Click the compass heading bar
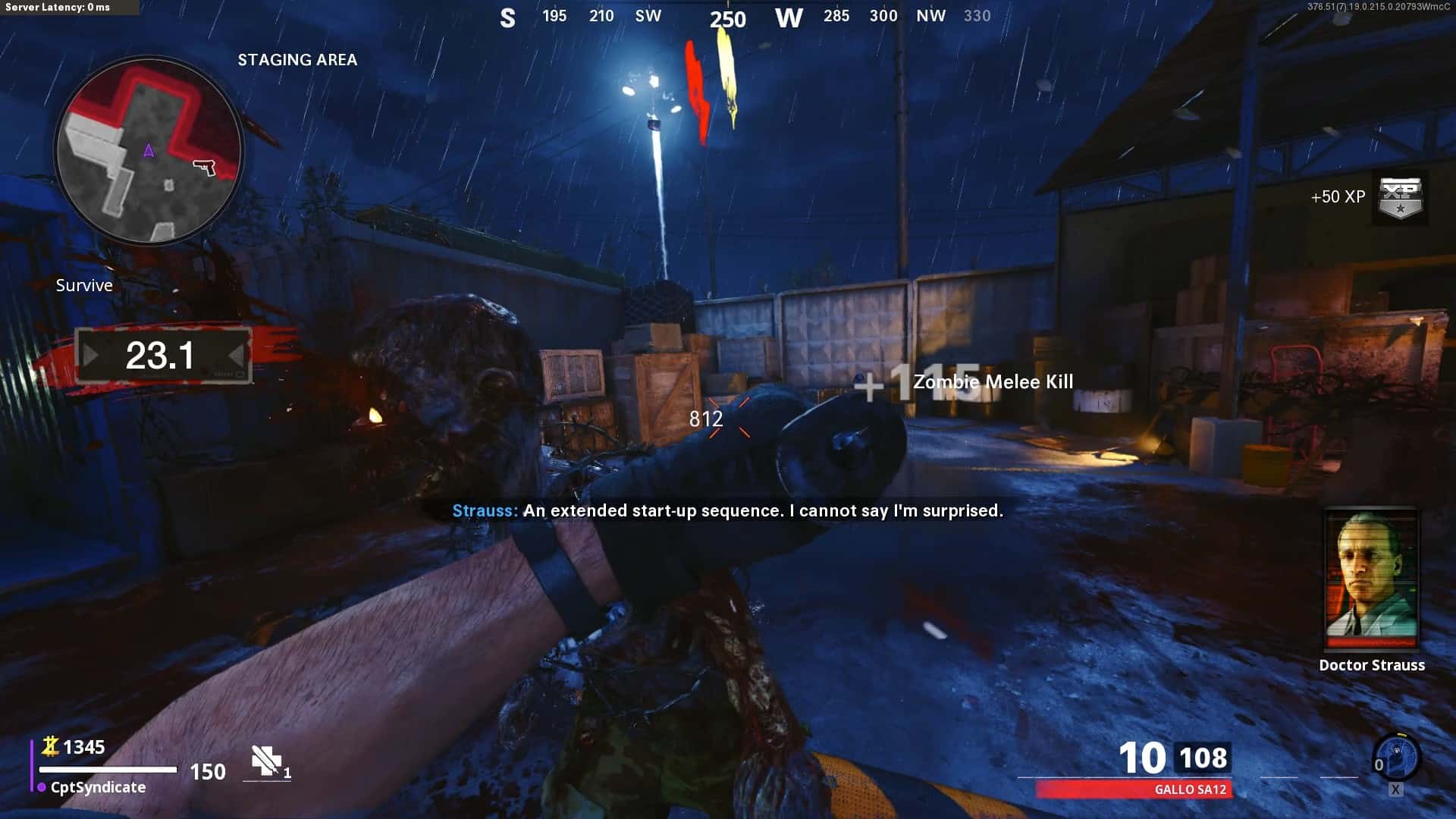This screenshot has height=819, width=1456. (743, 17)
